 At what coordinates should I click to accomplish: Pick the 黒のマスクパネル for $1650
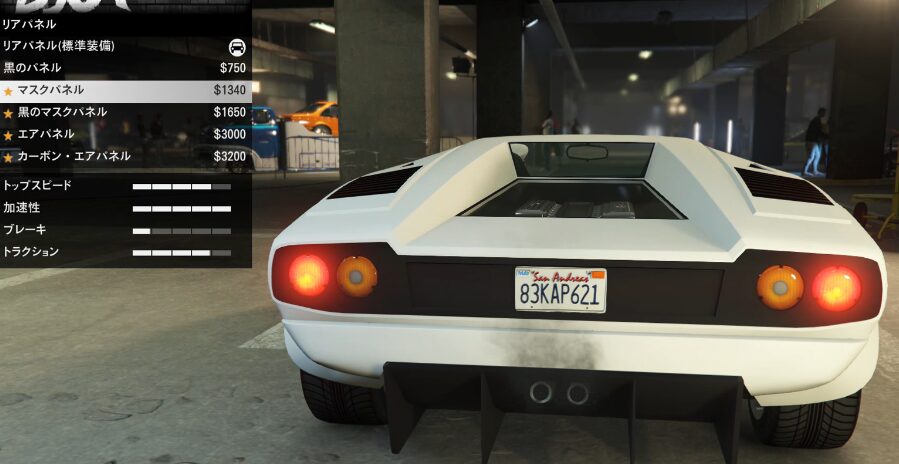pyautogui.click(x=125, y=112)
